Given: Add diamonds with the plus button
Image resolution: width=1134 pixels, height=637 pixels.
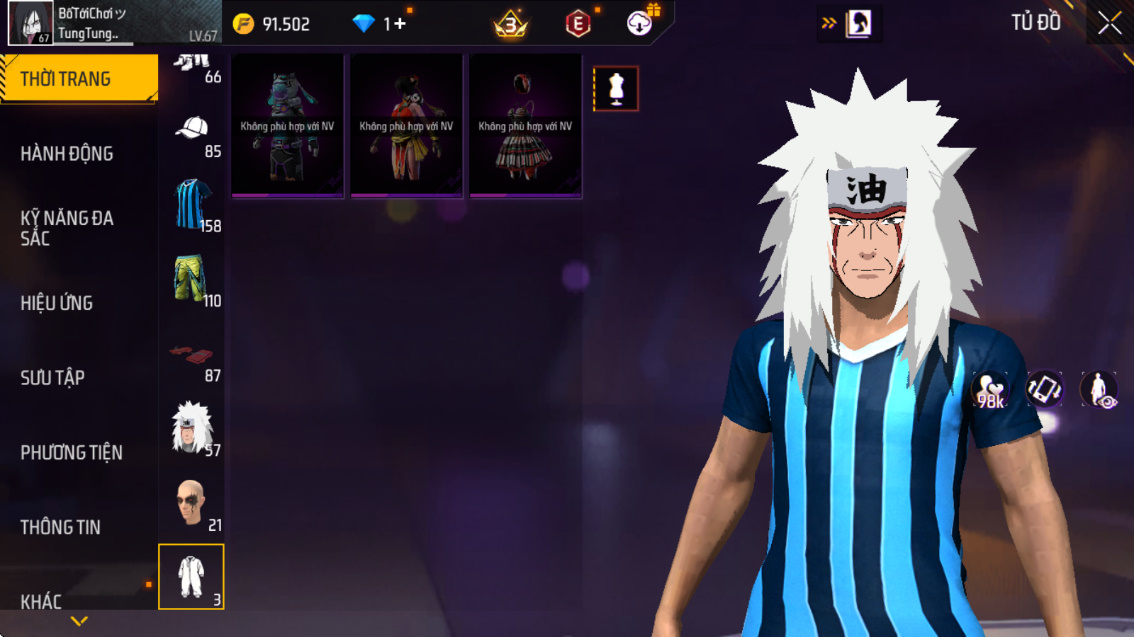Looking at the screenshot, I should point(400,24).
